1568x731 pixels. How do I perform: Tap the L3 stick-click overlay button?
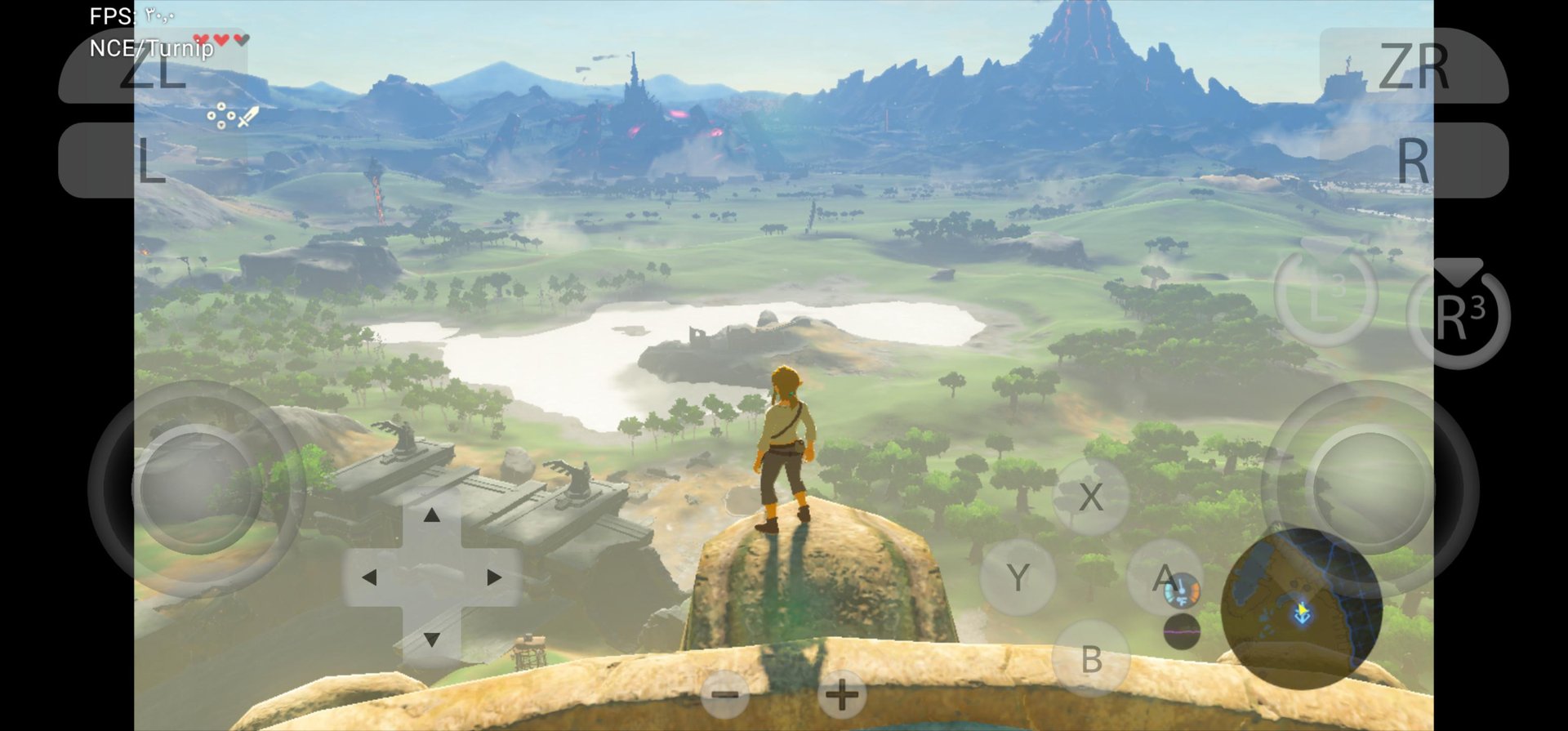[1325, 295]
